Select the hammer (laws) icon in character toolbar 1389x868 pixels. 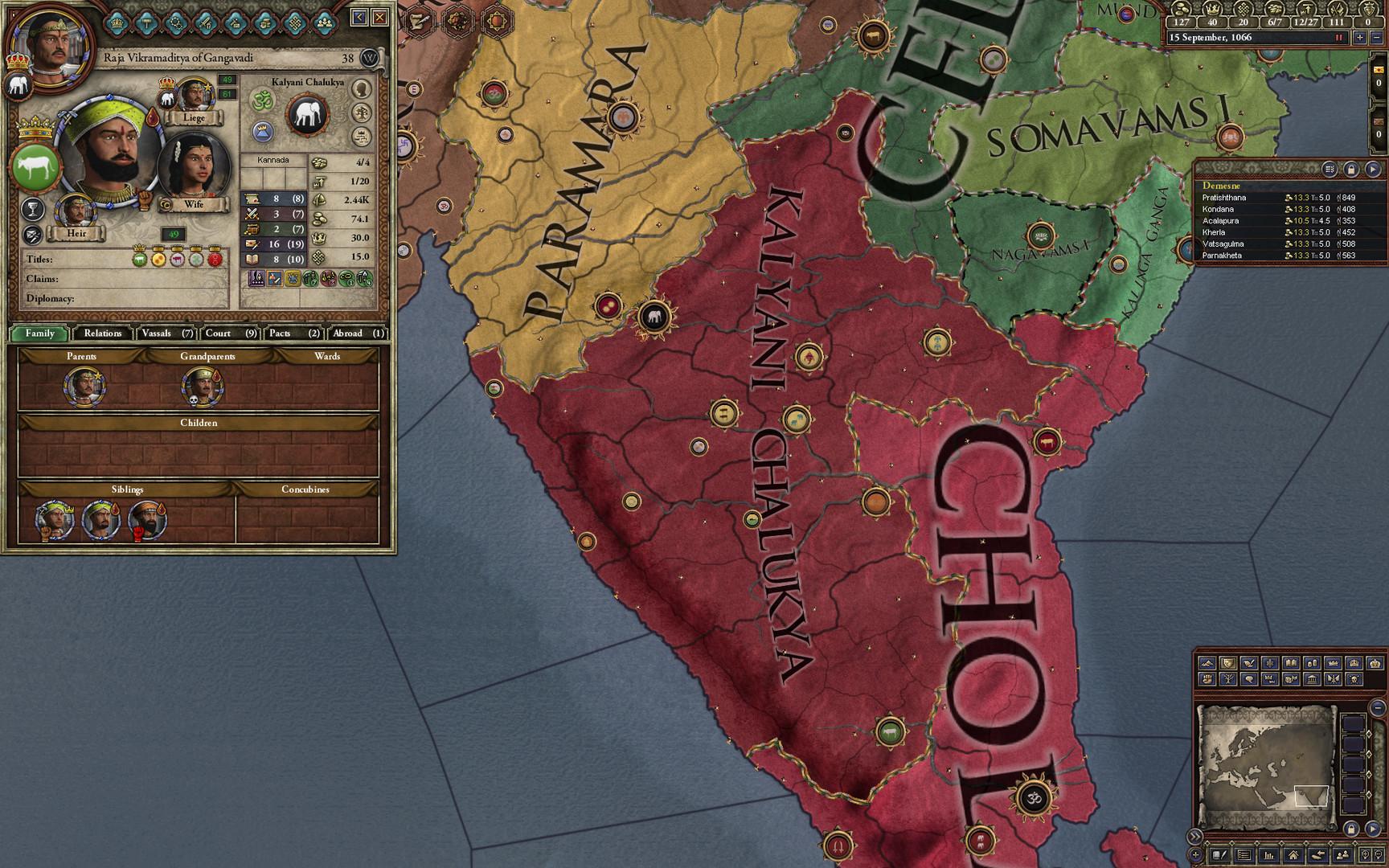145,24
